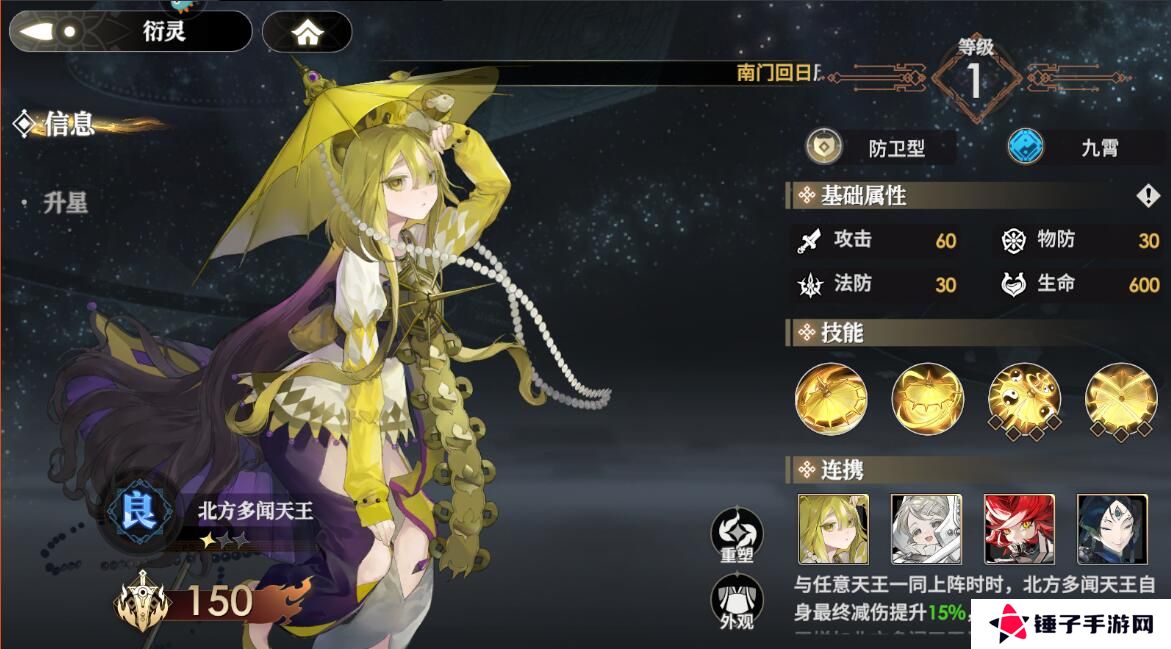View the dark-haired link character portrait
The height and width of the screenshot is (649, 1171).
pyautogui.click(x=1112, y=528)
